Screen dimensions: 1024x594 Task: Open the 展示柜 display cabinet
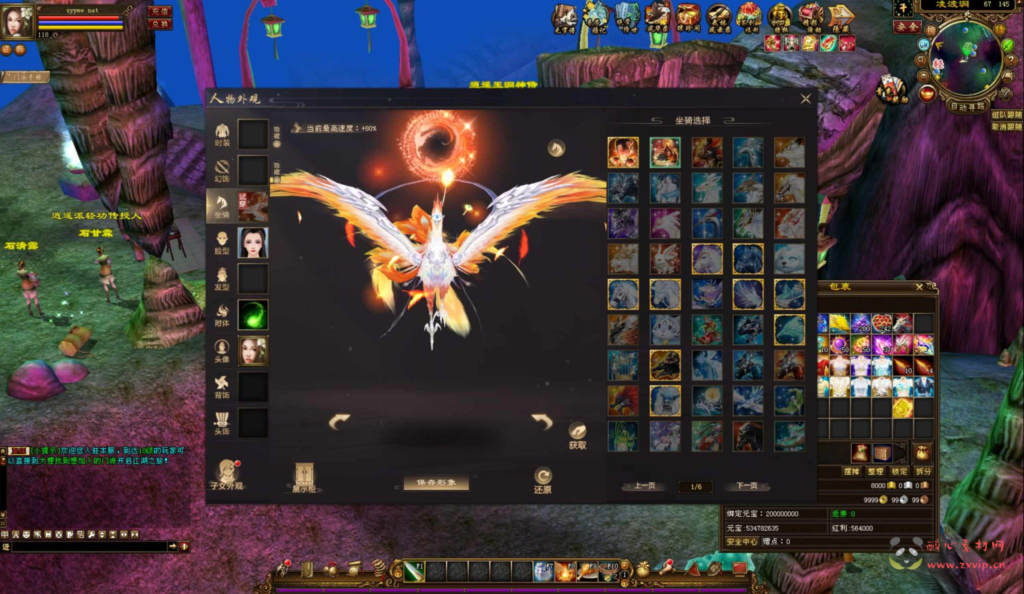(304, 476)
